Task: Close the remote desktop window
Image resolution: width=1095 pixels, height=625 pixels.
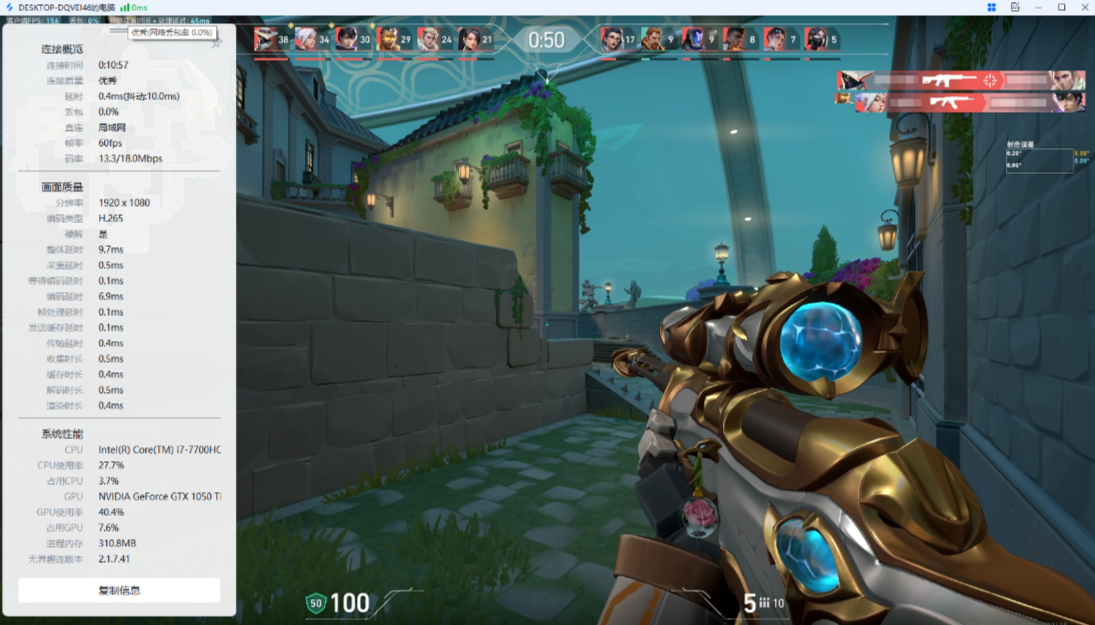Action: [1083, 7]
